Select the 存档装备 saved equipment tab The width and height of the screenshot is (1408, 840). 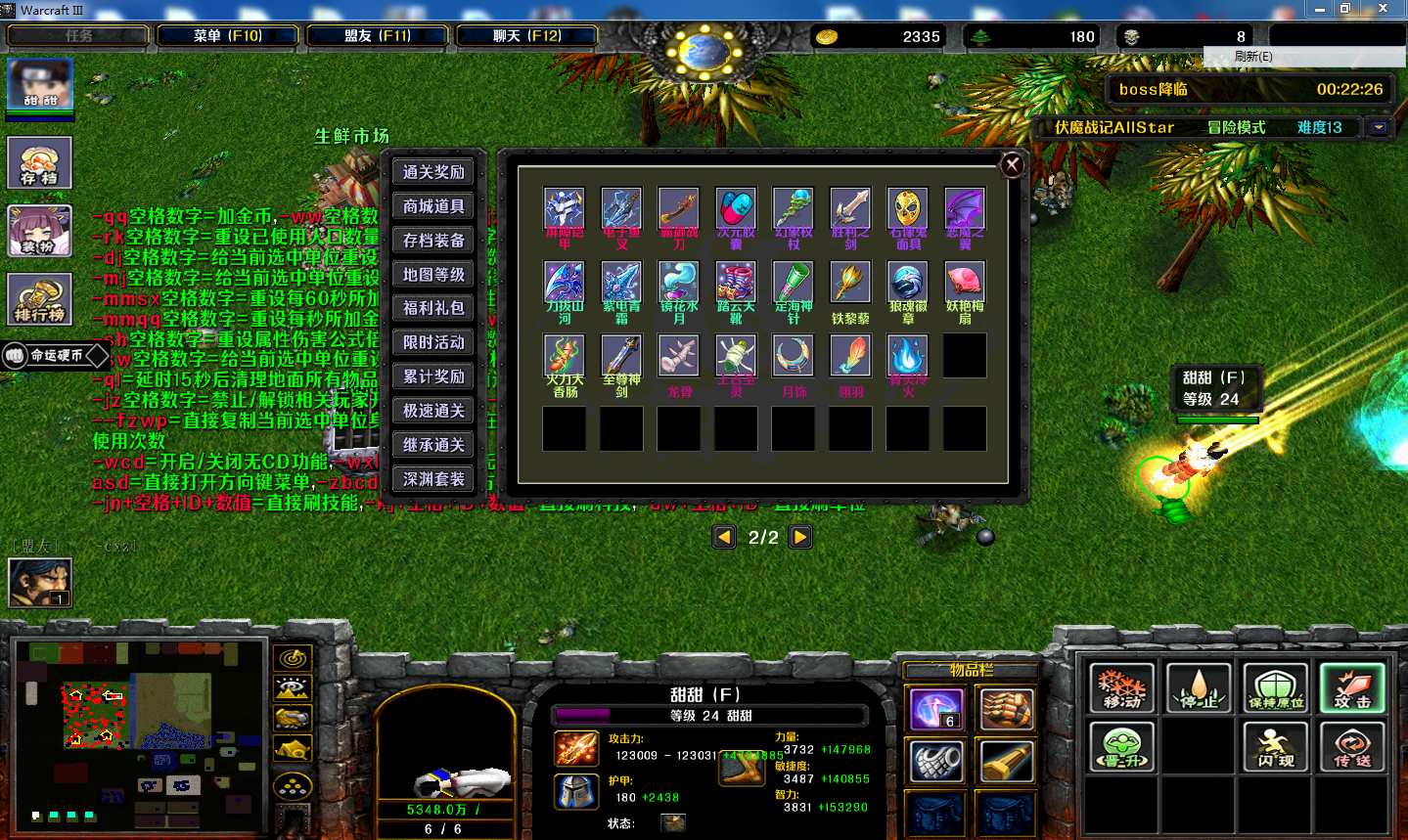coord(433,241)
